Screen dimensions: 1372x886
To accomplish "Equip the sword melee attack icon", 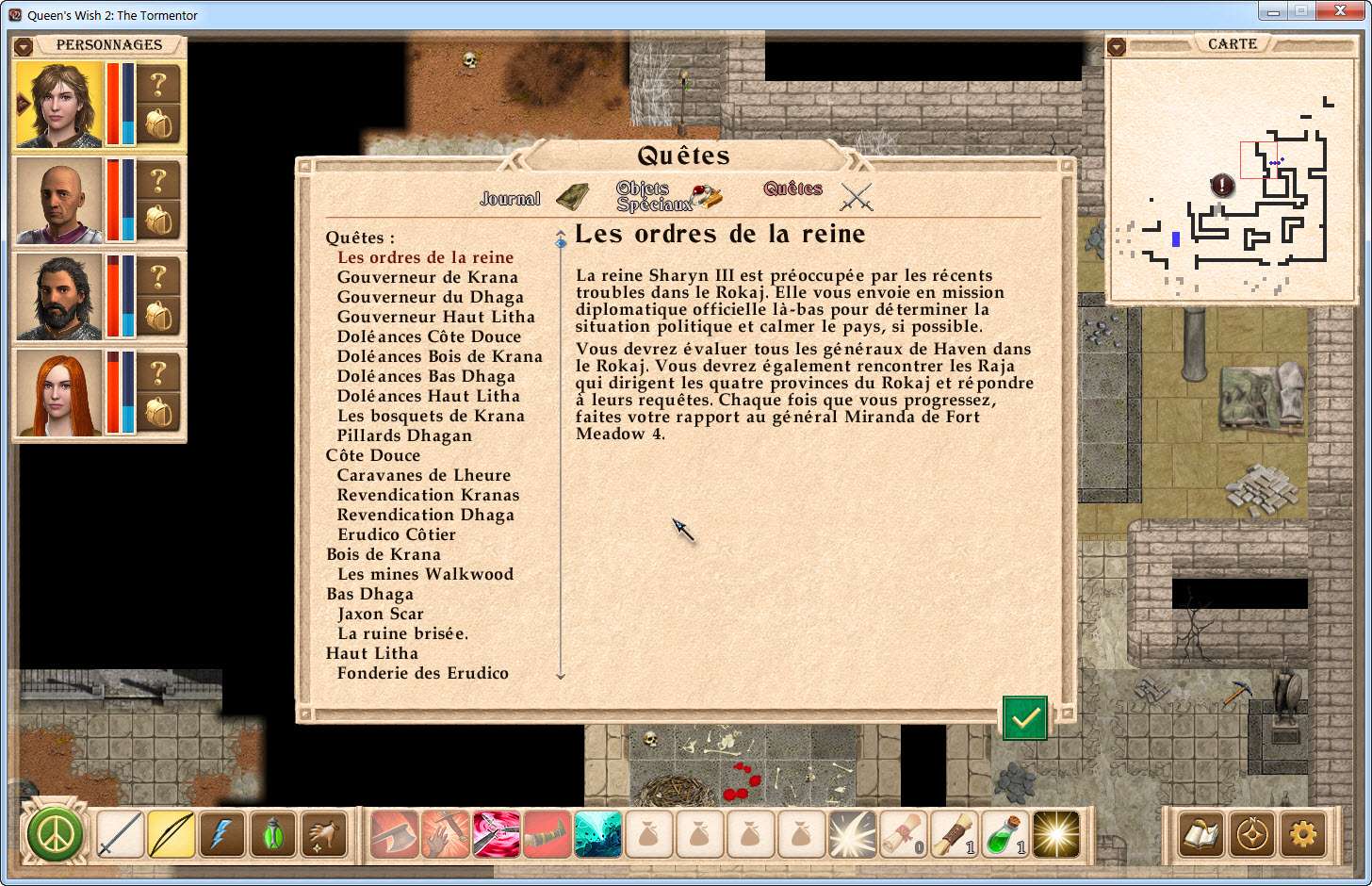I will (x=121, y=834).
